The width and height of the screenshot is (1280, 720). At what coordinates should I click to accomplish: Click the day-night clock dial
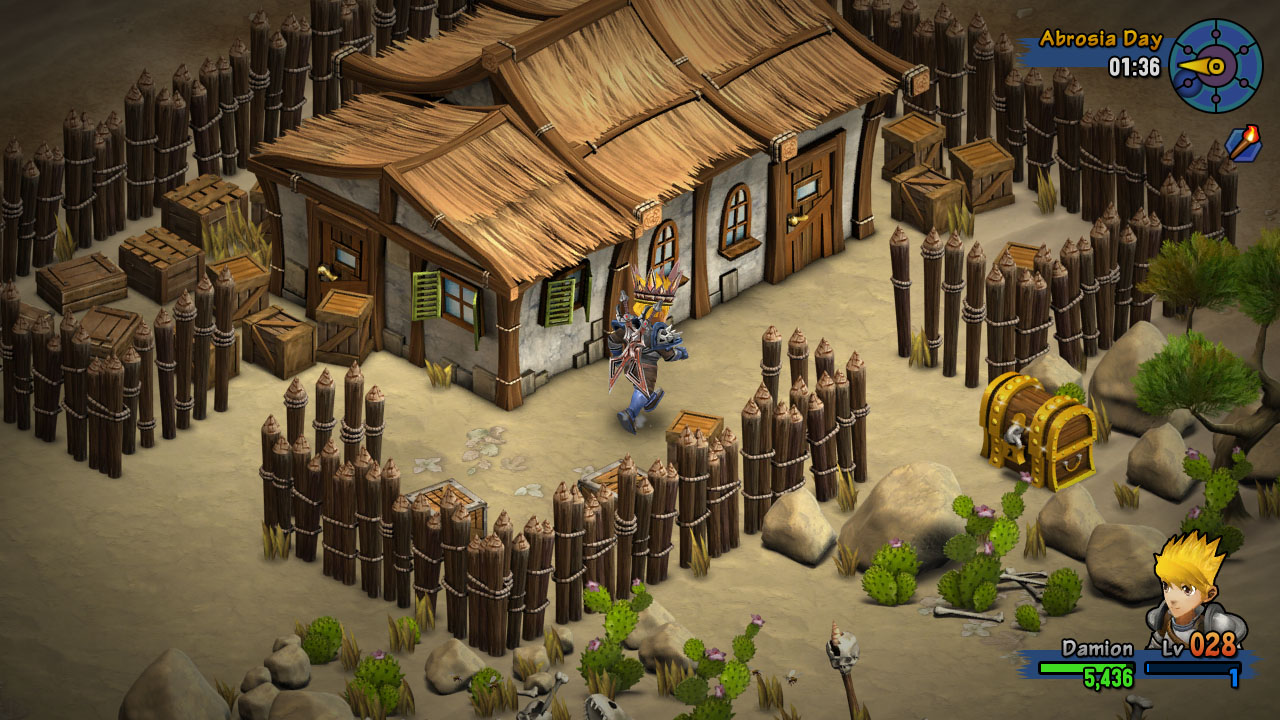(x=1215, y=66)
